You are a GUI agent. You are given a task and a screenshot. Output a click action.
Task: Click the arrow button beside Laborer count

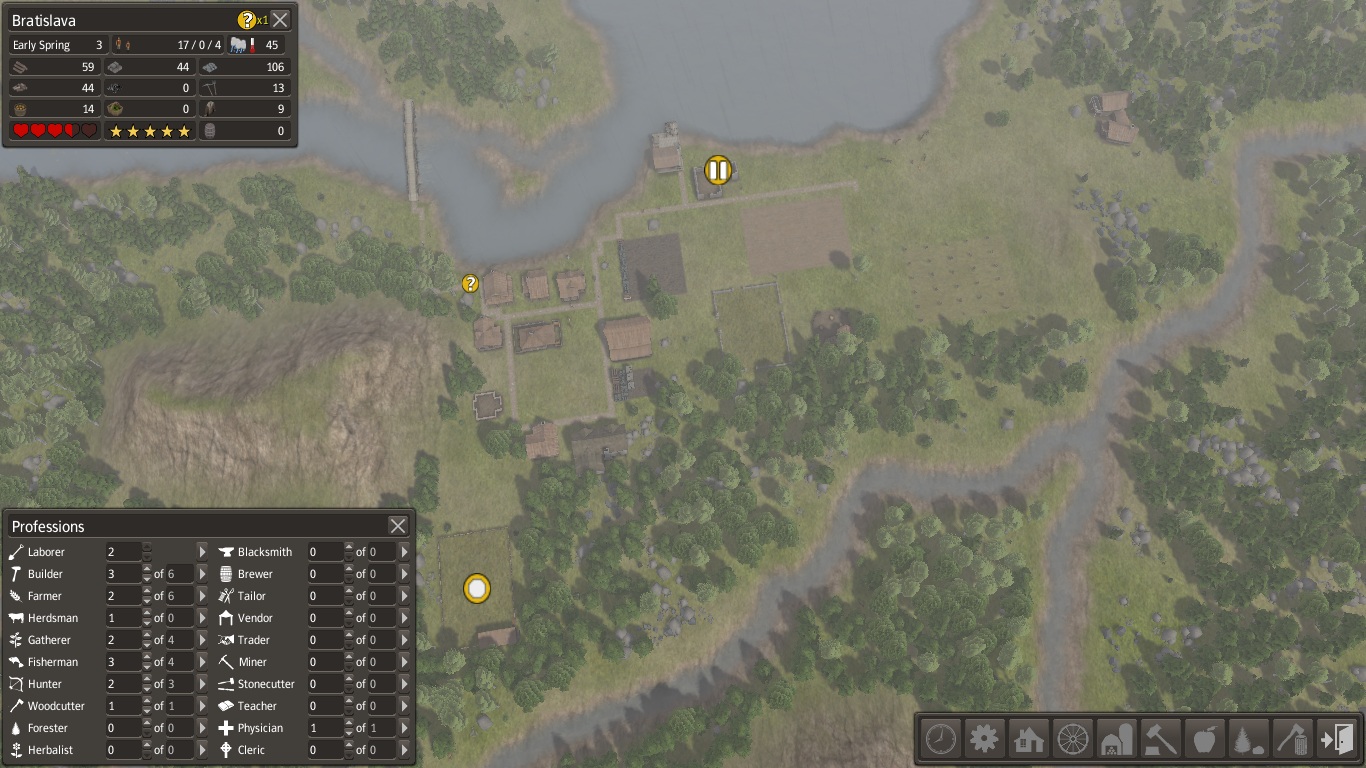point(202,552)
